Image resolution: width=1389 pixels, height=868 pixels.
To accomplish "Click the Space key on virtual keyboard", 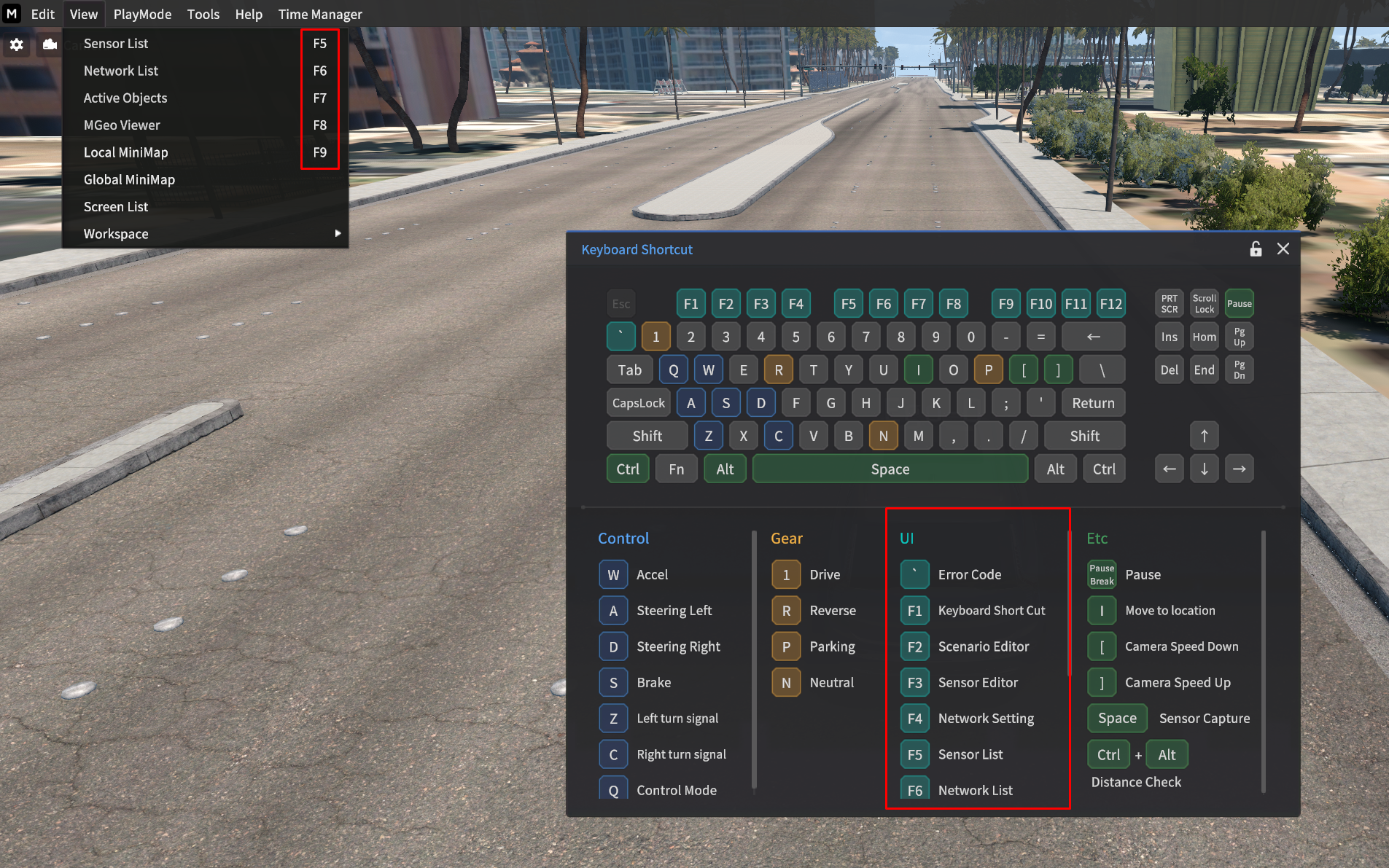I will click(x=890, y=469).
